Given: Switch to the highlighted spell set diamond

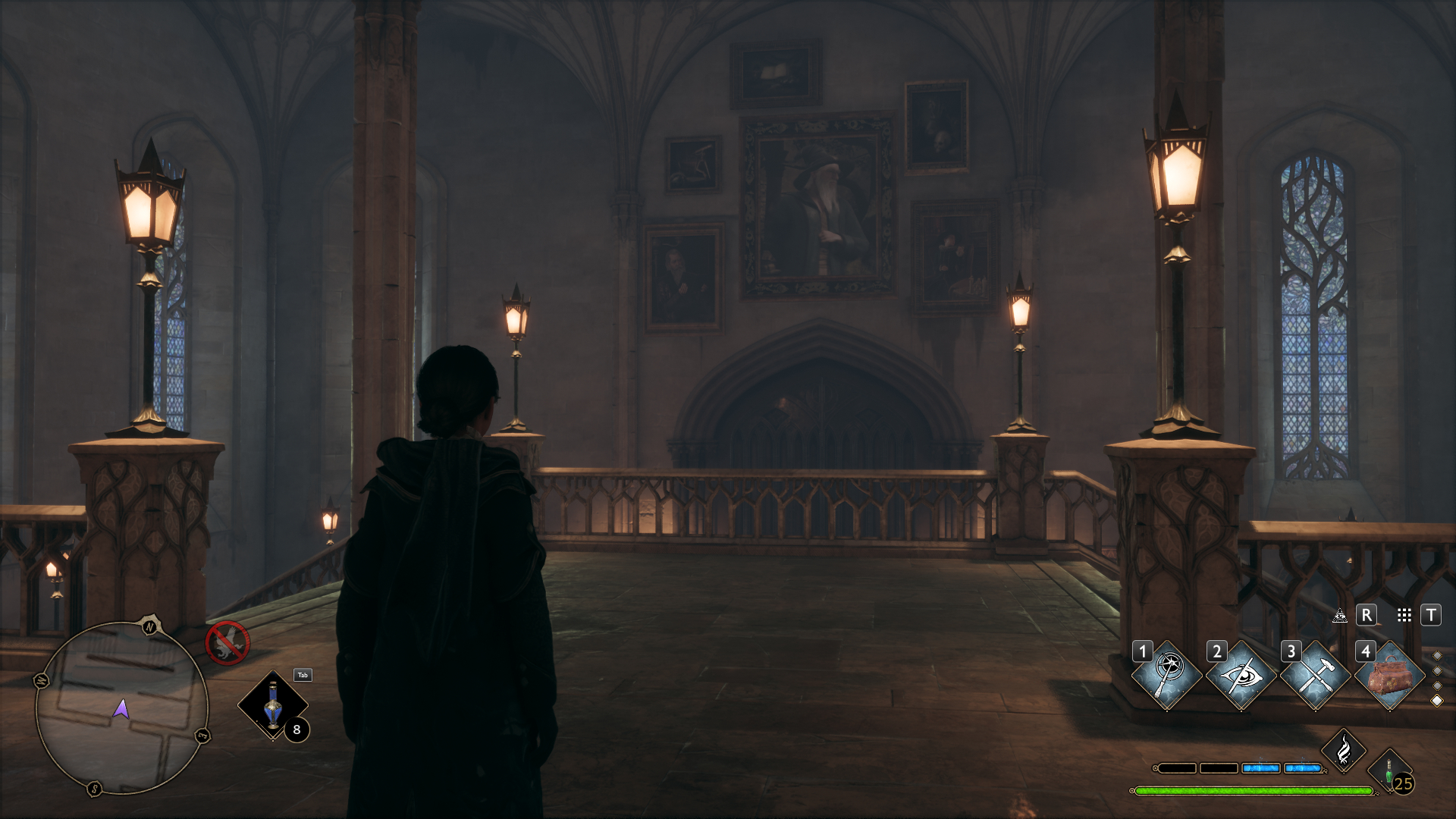Looking at the screenshot, I should point(1436,701).
